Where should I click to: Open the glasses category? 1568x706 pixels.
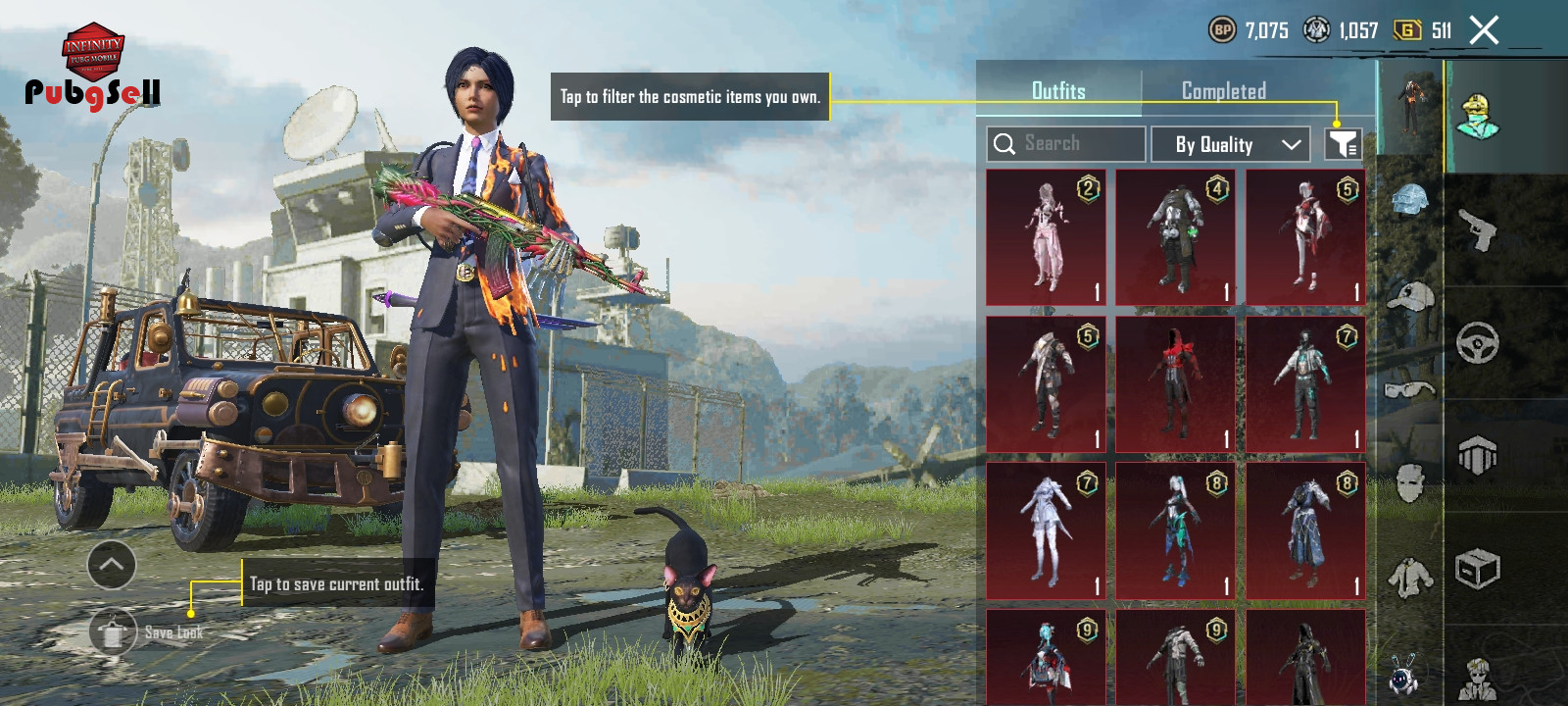1410,390
